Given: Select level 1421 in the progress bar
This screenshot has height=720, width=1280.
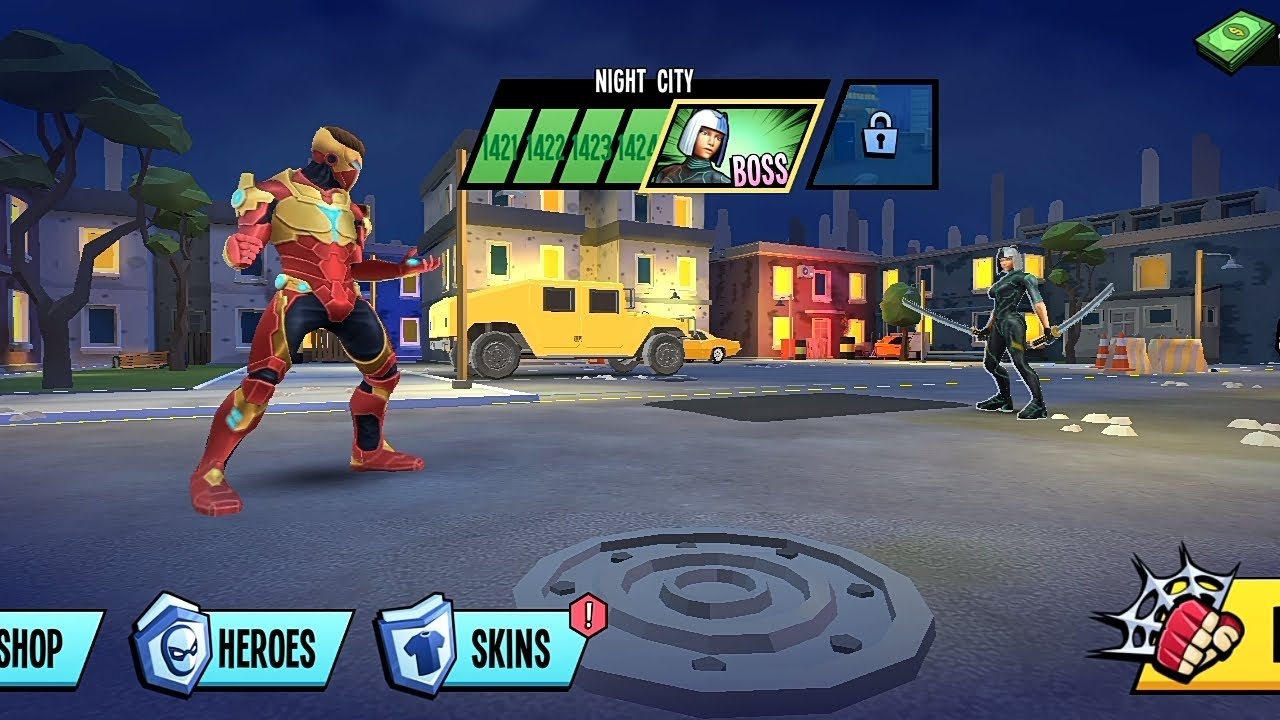Looking at the screenshot, I should (497, 148).
